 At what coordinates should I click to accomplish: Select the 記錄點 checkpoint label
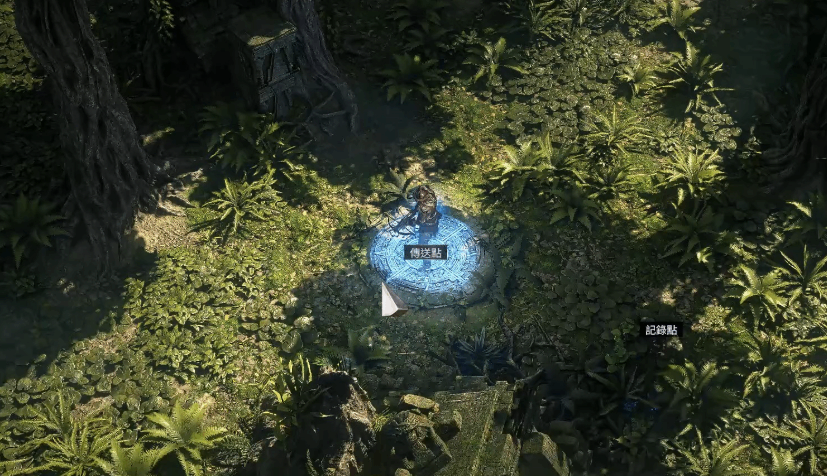(x=661, y=329)
